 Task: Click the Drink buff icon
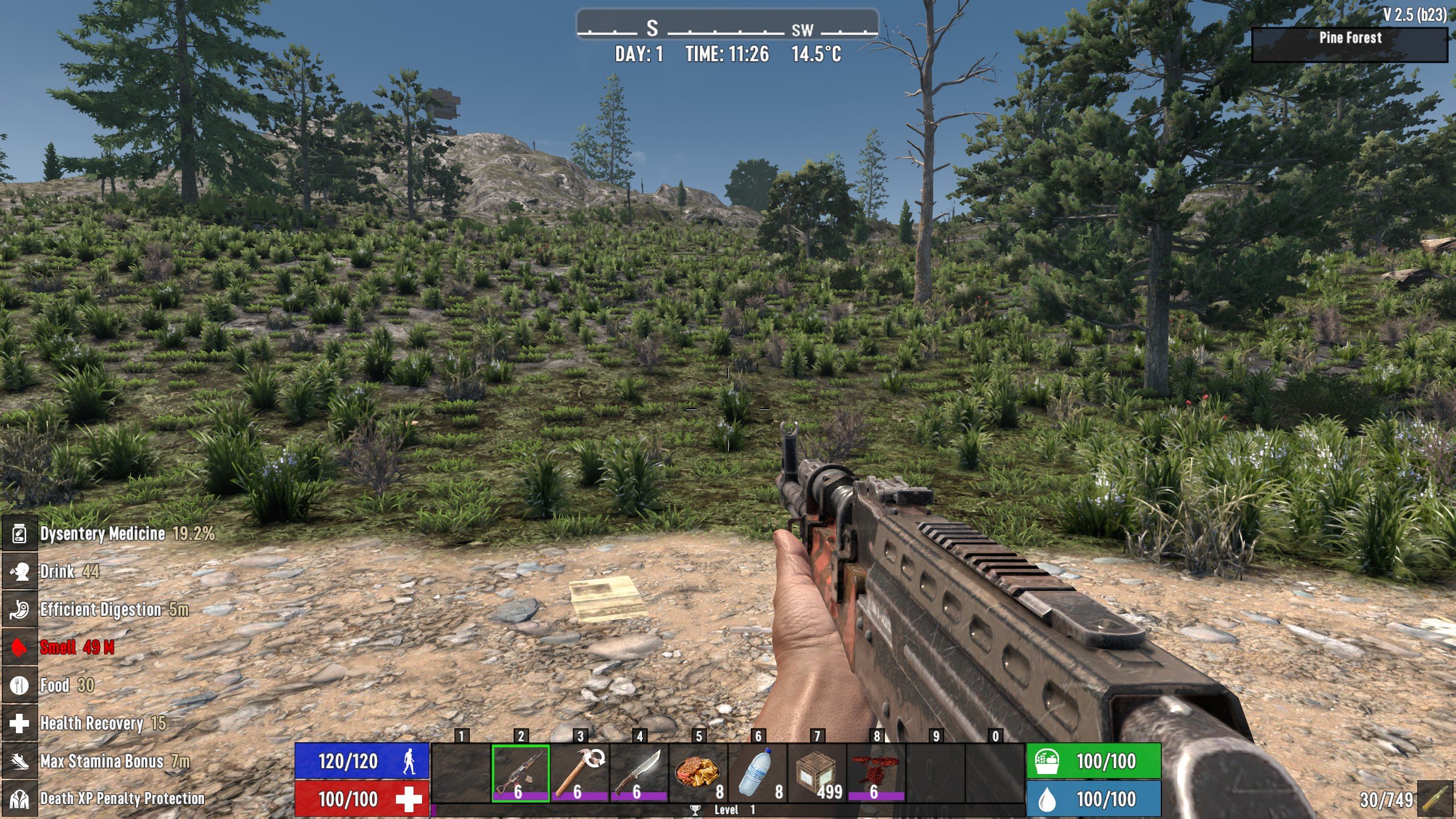19,572
